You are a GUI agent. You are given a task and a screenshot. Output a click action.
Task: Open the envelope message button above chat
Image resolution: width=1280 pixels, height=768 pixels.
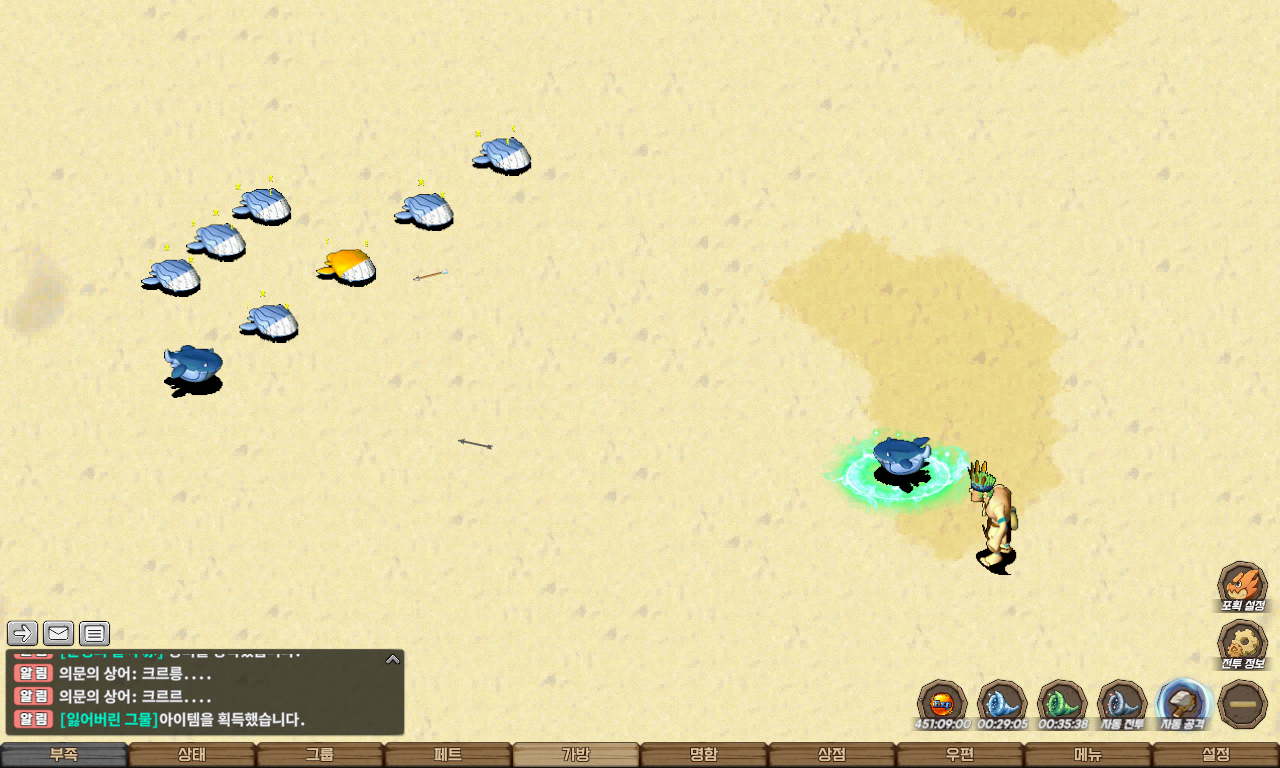[58, 633]
